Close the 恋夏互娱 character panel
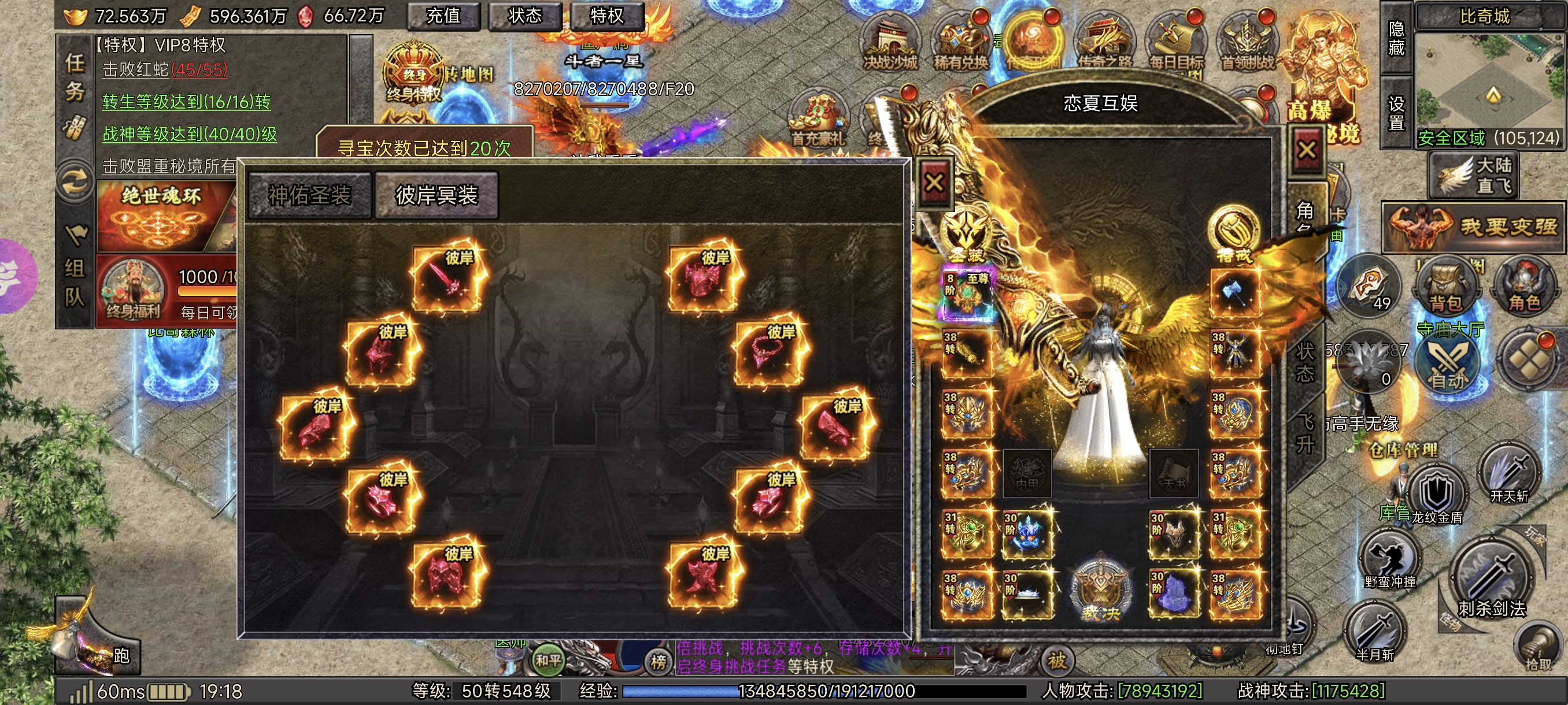1568x705 pixels. click(1306, 150)
